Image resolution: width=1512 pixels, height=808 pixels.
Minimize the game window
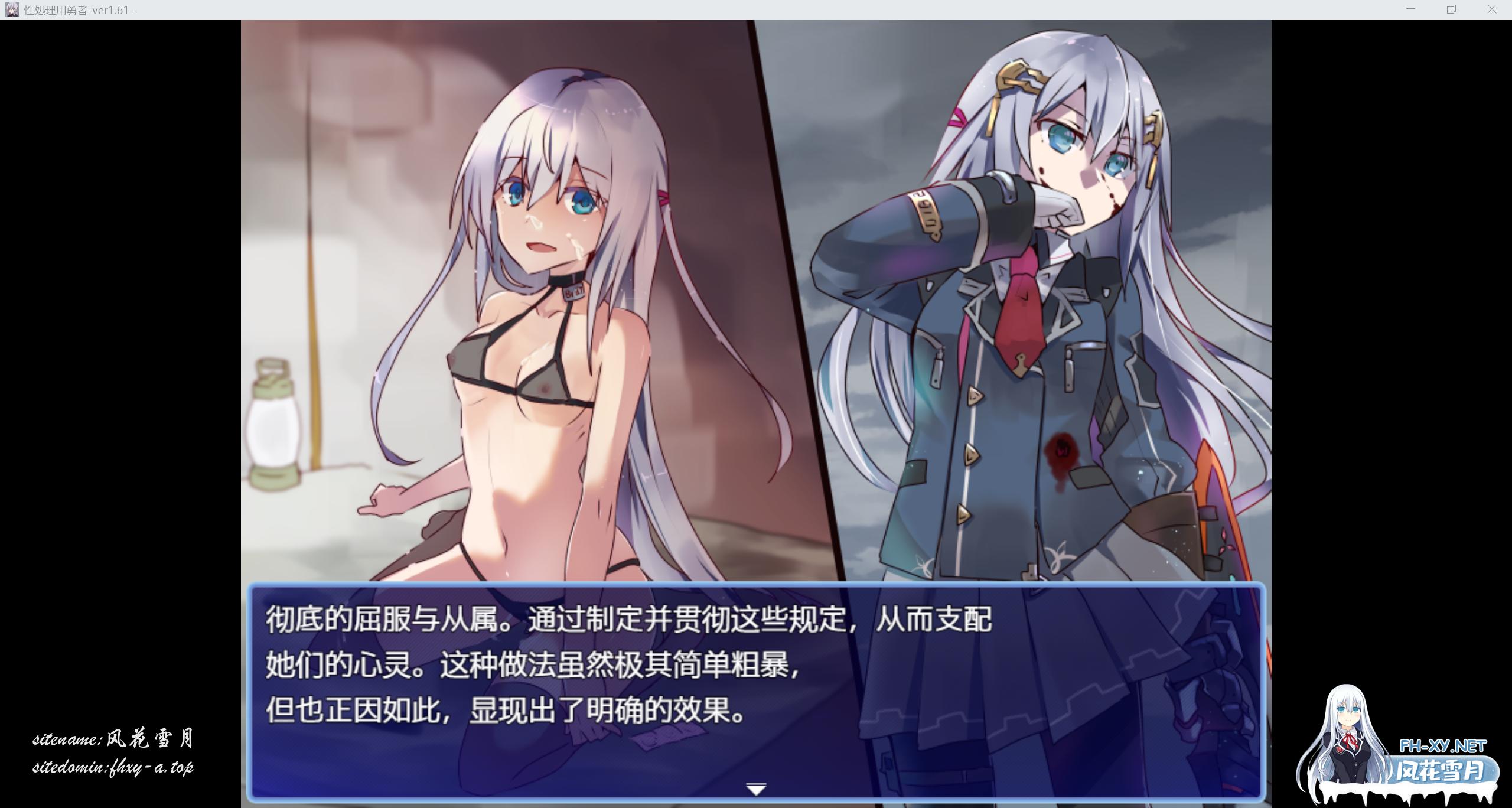point(1410,9)
